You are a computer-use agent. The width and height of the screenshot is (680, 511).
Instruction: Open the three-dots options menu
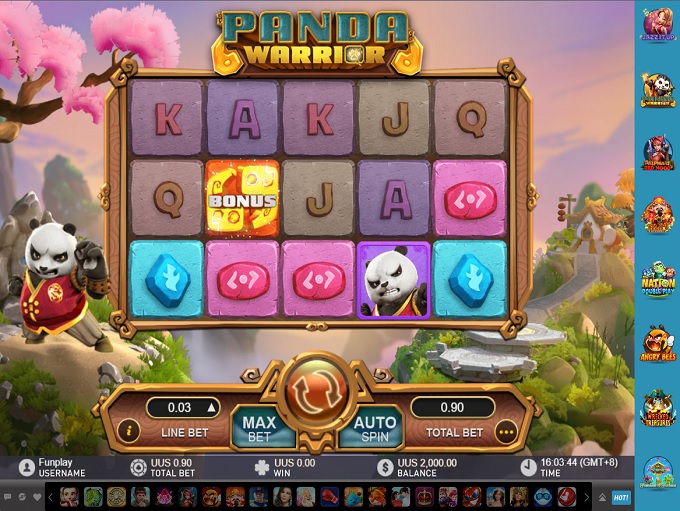point(506,433)
